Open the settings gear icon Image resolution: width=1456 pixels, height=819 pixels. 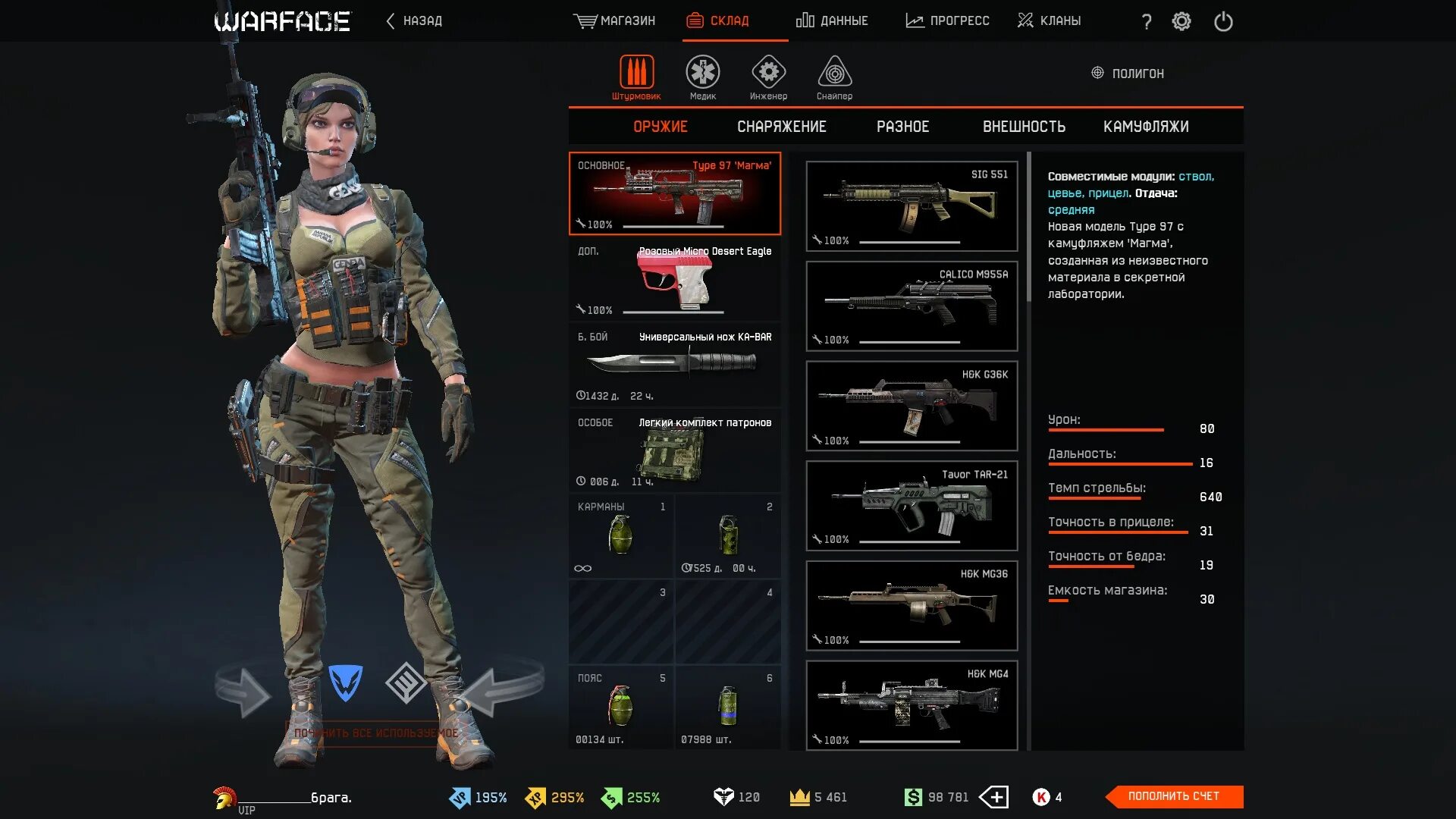tap(1181, 21)
